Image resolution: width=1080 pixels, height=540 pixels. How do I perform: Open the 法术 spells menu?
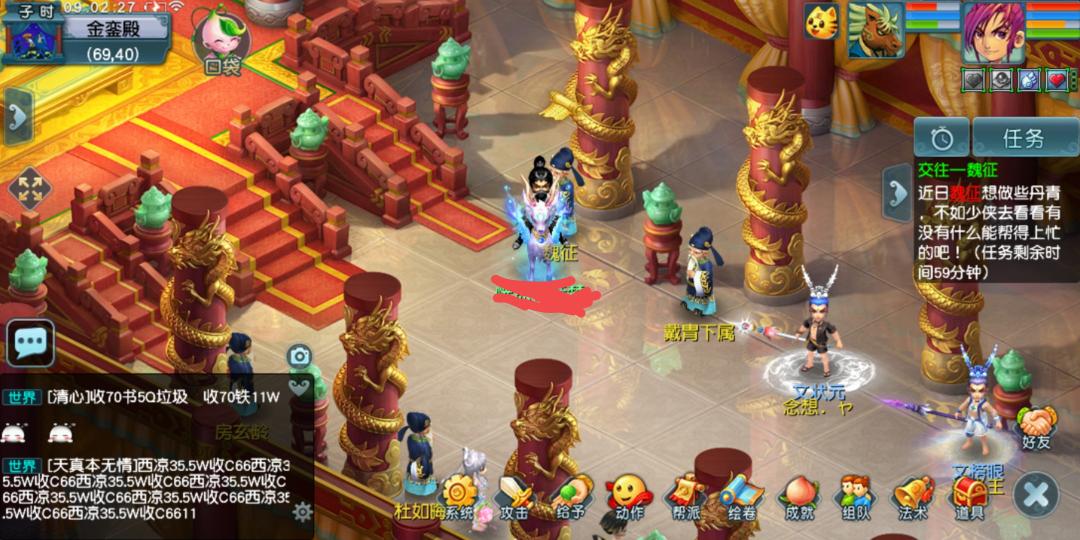pyautogui.click(x=912, y=496)
